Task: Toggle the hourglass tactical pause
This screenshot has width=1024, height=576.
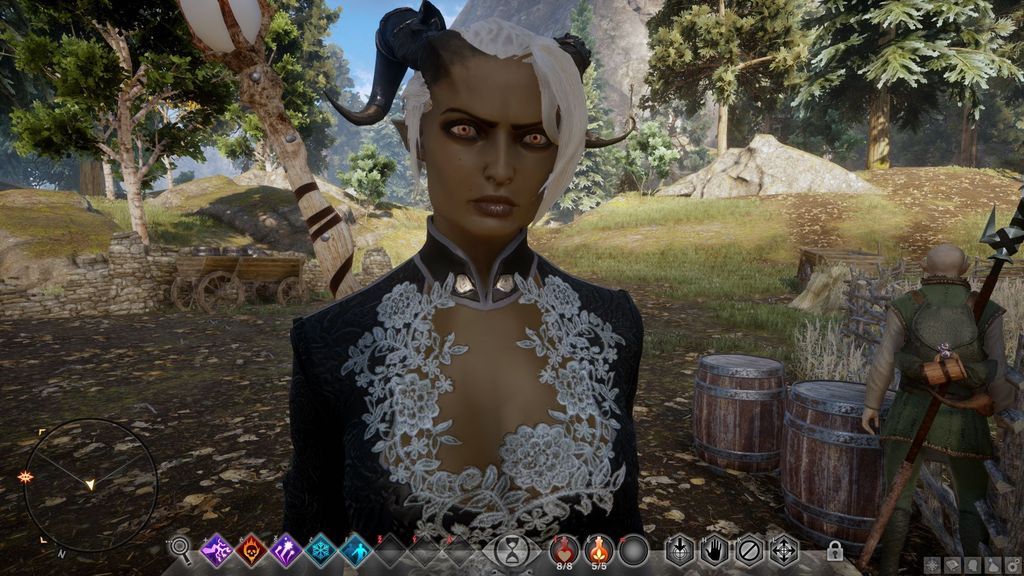Action: coord(511,550)
